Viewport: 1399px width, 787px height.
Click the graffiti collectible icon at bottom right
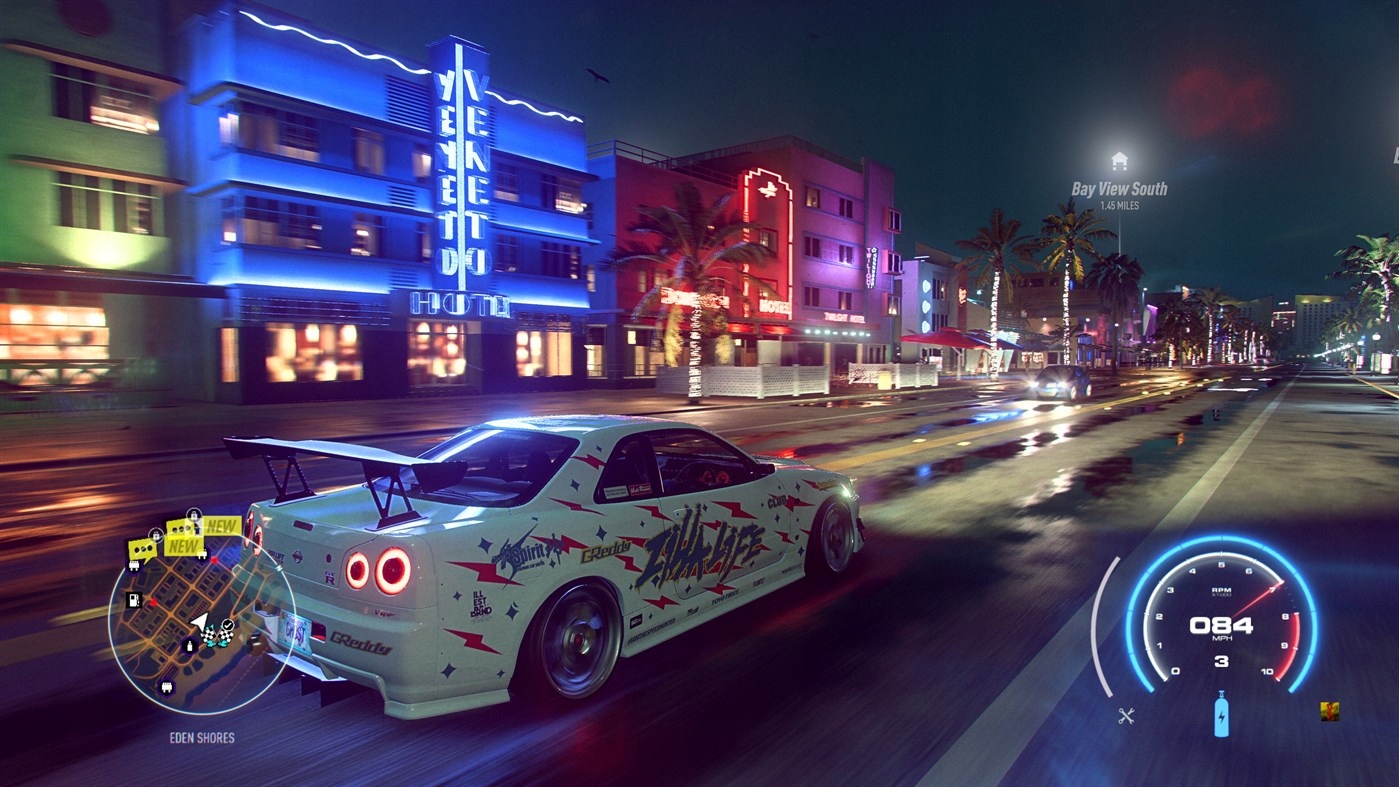(1330, 712)
